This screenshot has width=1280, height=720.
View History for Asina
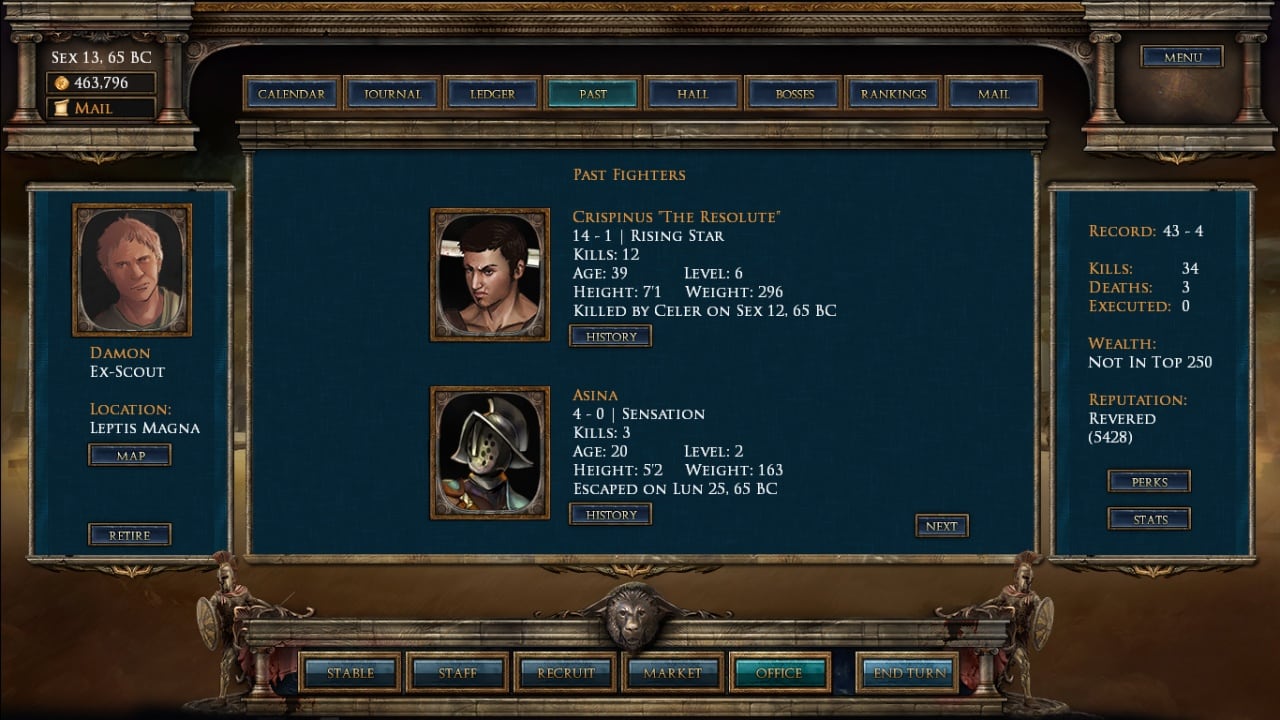[x=611, y=515]
